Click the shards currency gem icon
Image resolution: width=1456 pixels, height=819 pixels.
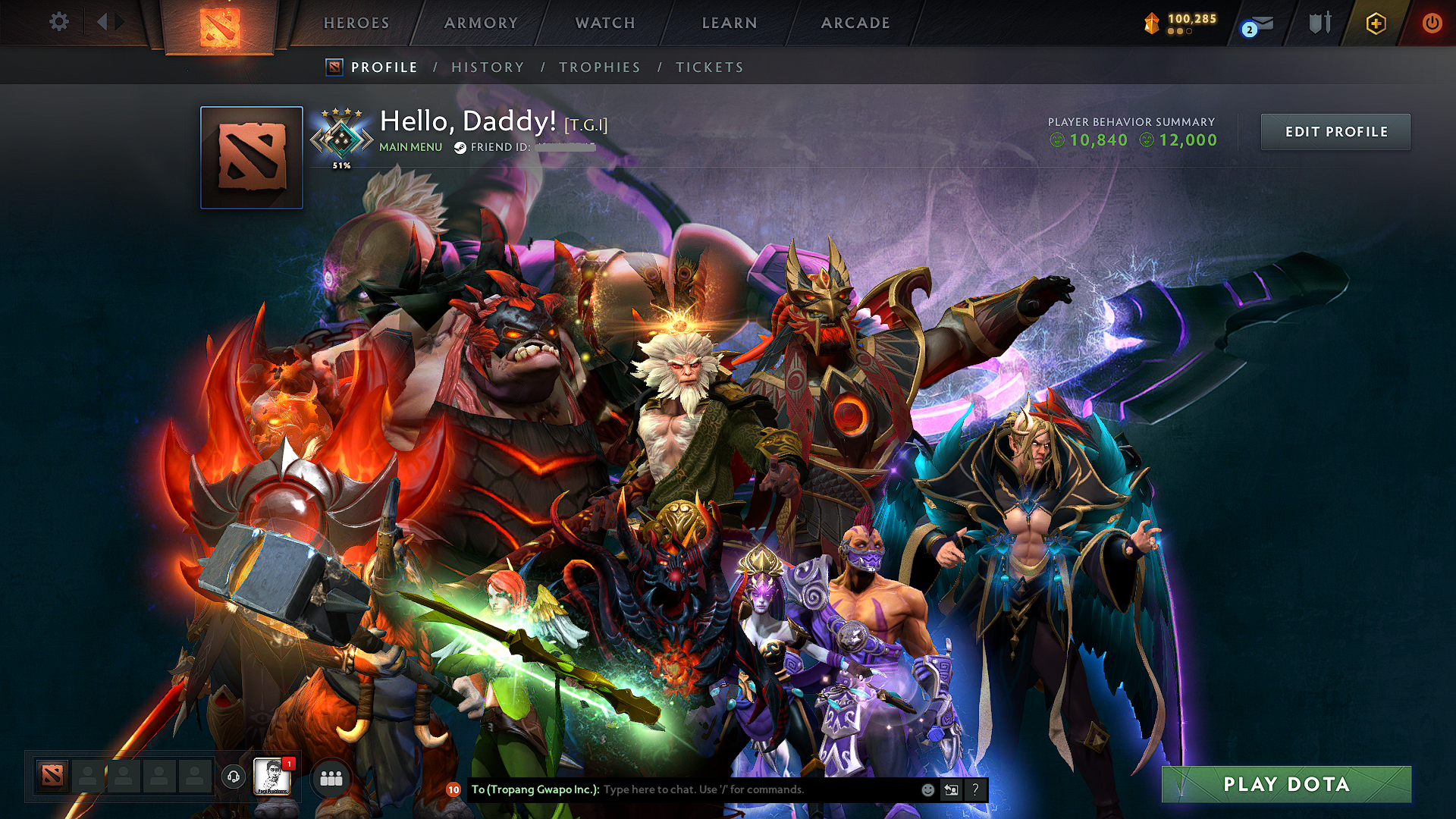coord(1150,22)
